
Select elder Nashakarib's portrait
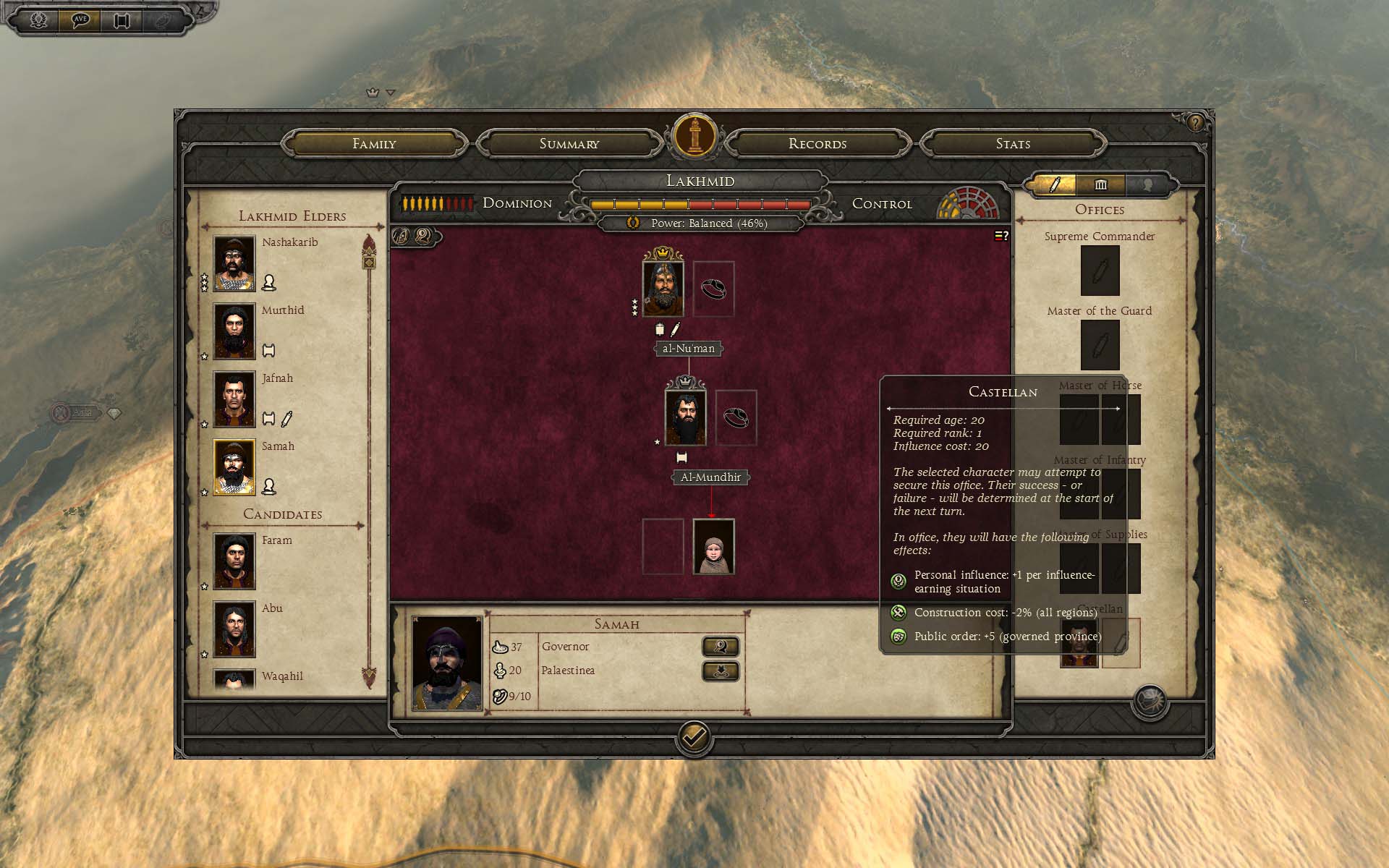click(234, 263)
